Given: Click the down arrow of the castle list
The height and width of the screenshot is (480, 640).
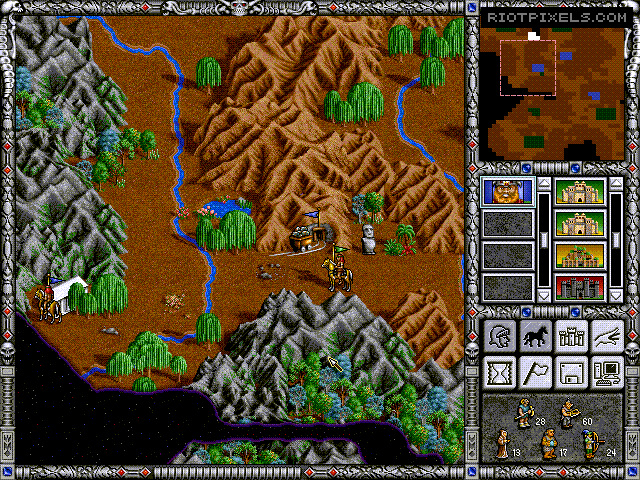Looking at the screenshot, I should coord(616,296).
